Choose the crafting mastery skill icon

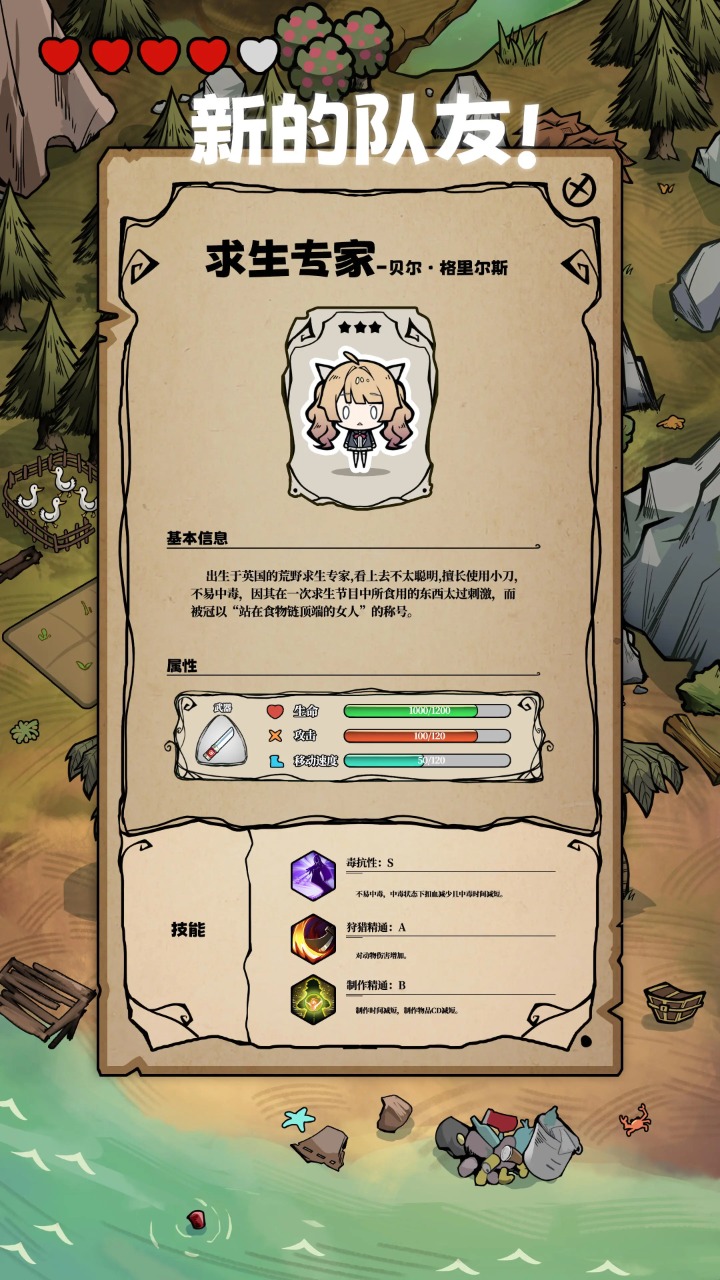click(x=313, y=999)
